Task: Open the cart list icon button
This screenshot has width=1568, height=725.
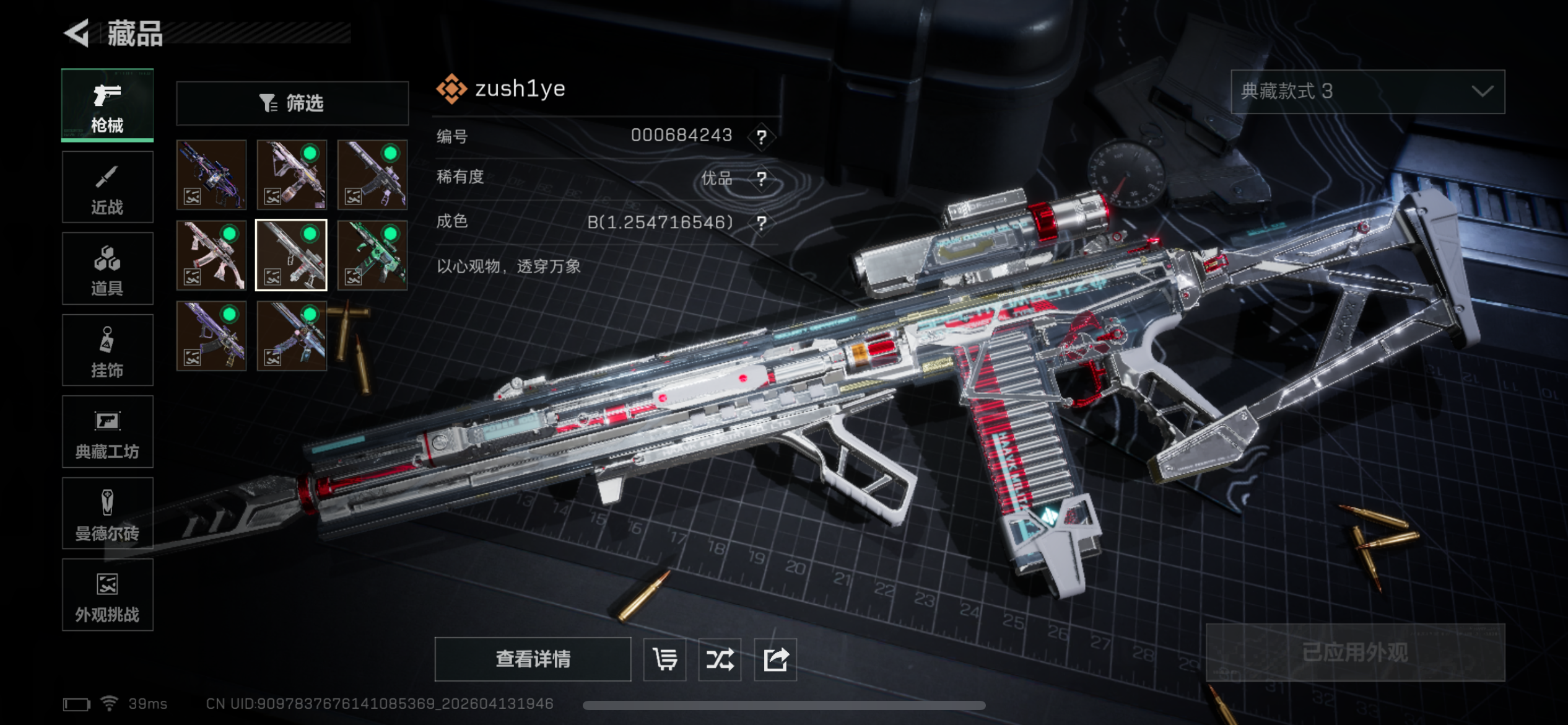Action: click(x=664, y=659)
